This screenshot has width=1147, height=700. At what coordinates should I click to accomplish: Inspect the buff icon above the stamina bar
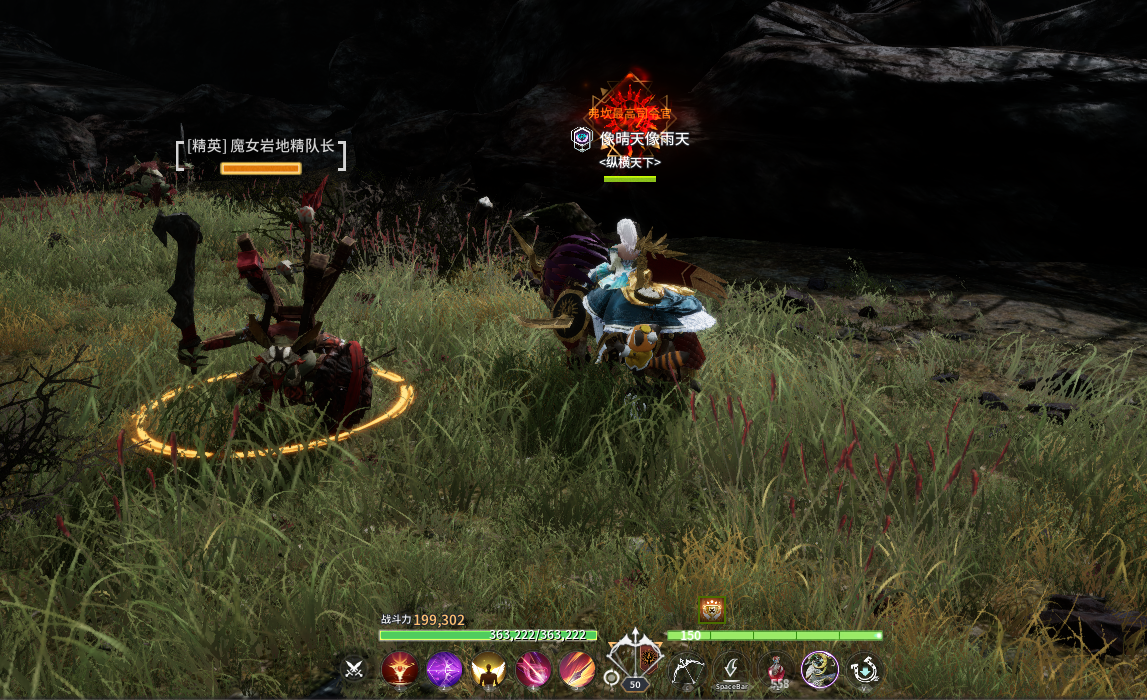tap(711, 609)
